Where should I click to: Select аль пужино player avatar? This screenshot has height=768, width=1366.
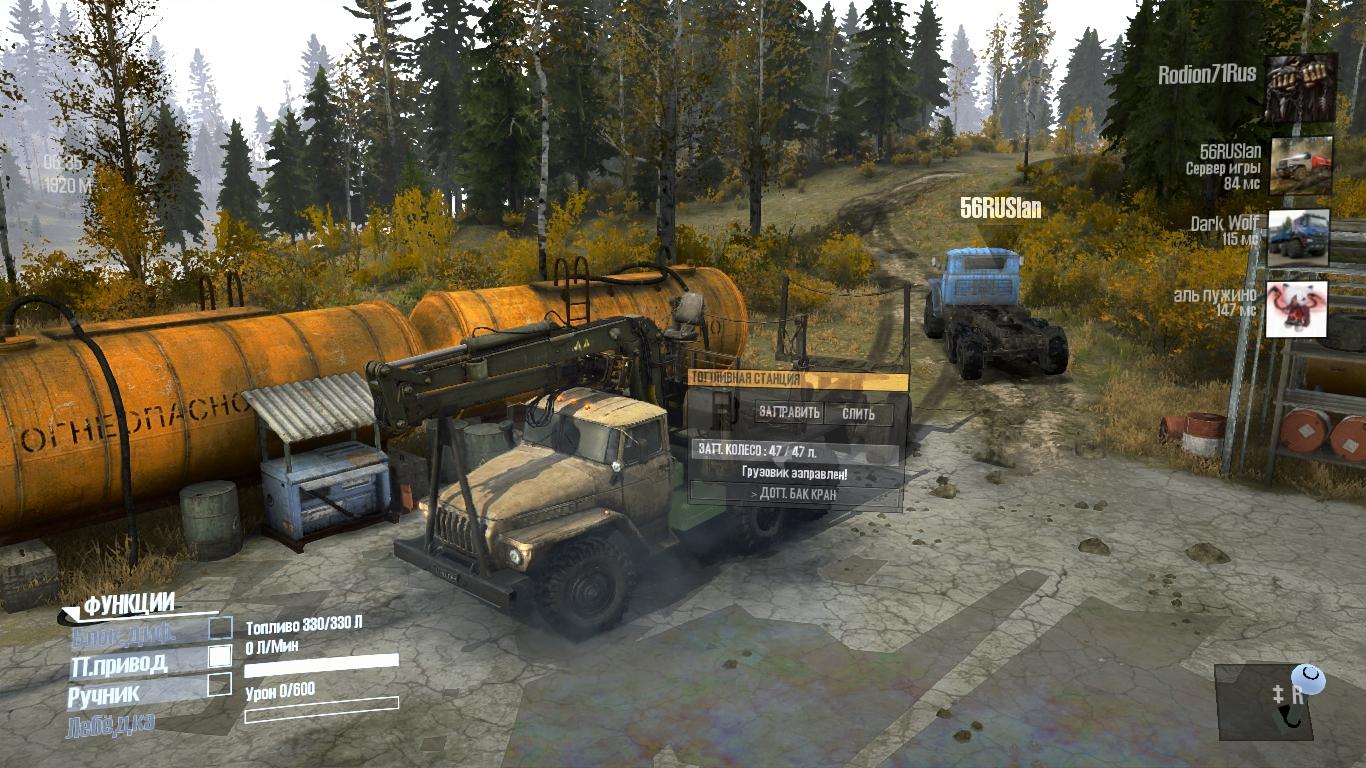[1296, 309]
